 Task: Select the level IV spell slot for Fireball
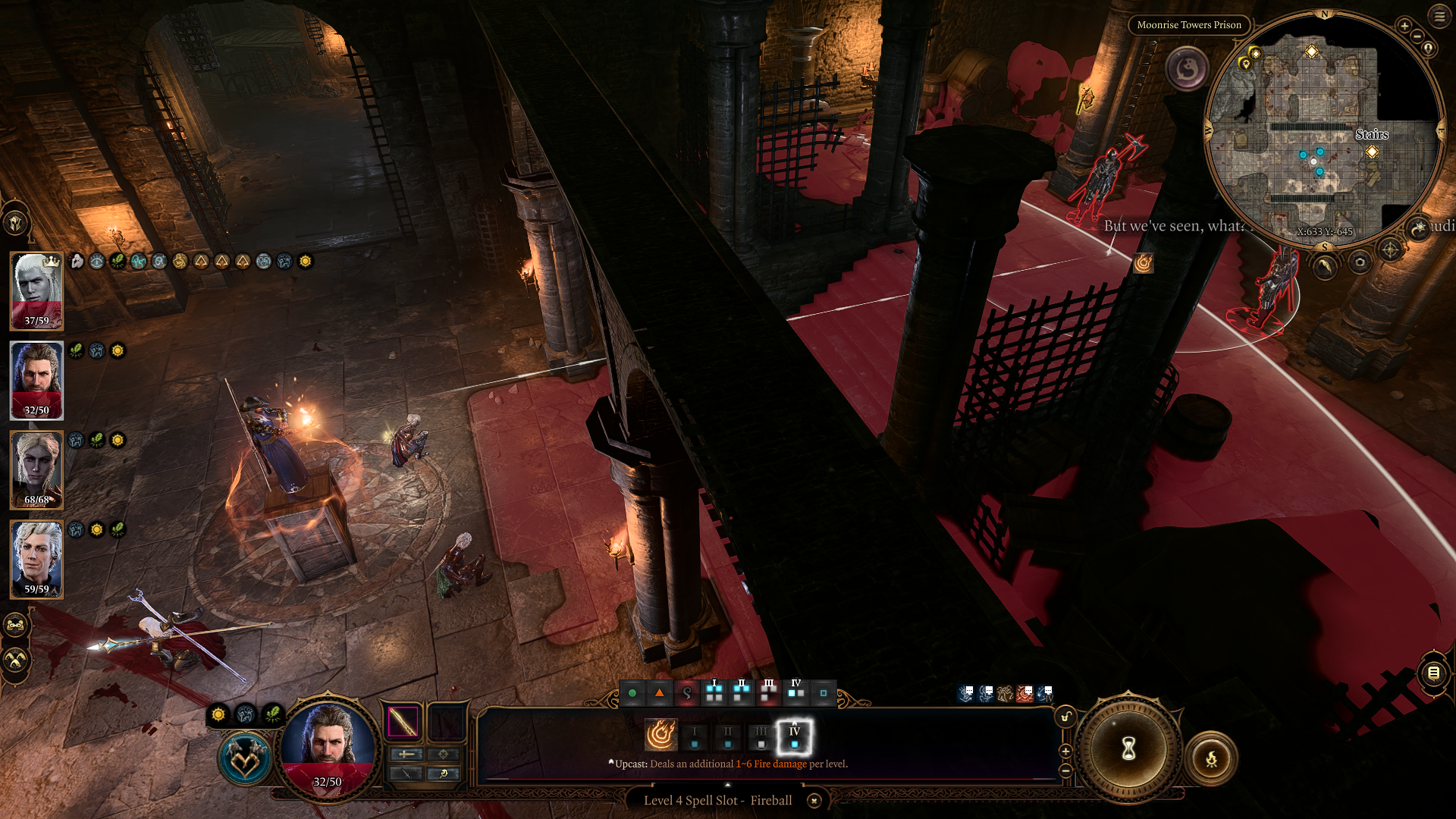pyautogui.click(x=794, y=736)
